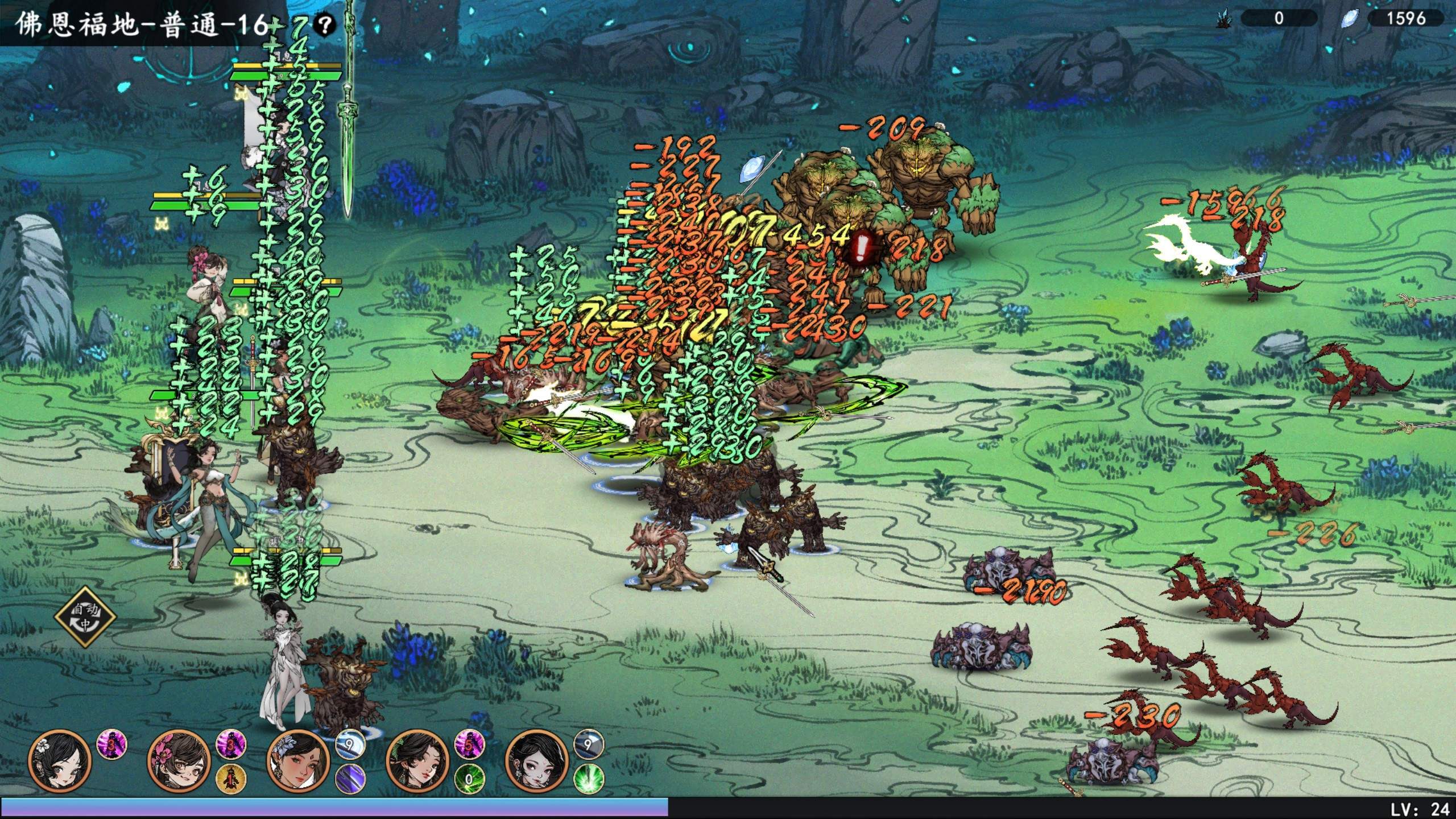Activate the purple shadow skill showing 5
The image size is (1456, 819).
[469, 744]
